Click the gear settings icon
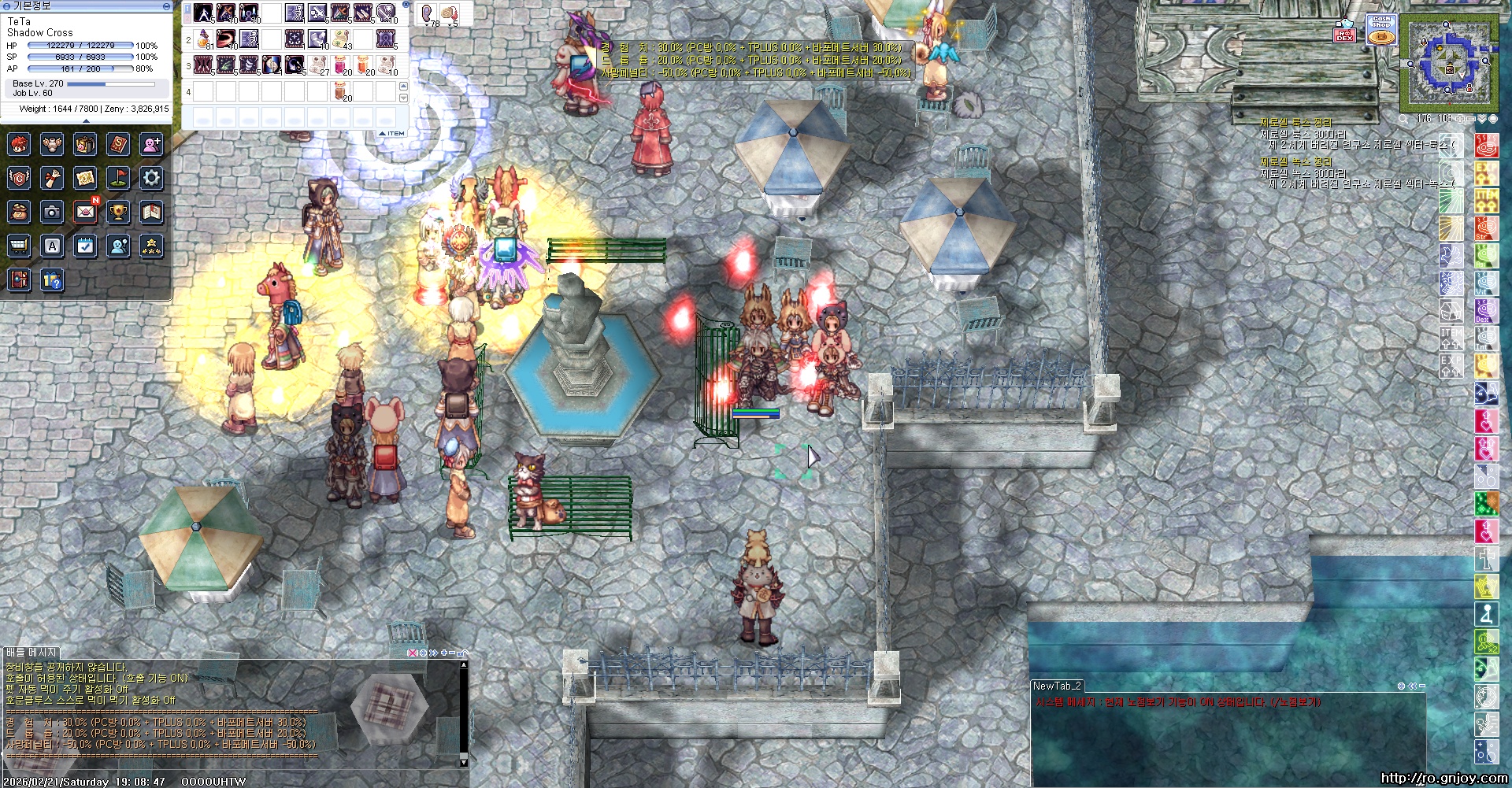The image size is (1512, 788). coord(151,178)
